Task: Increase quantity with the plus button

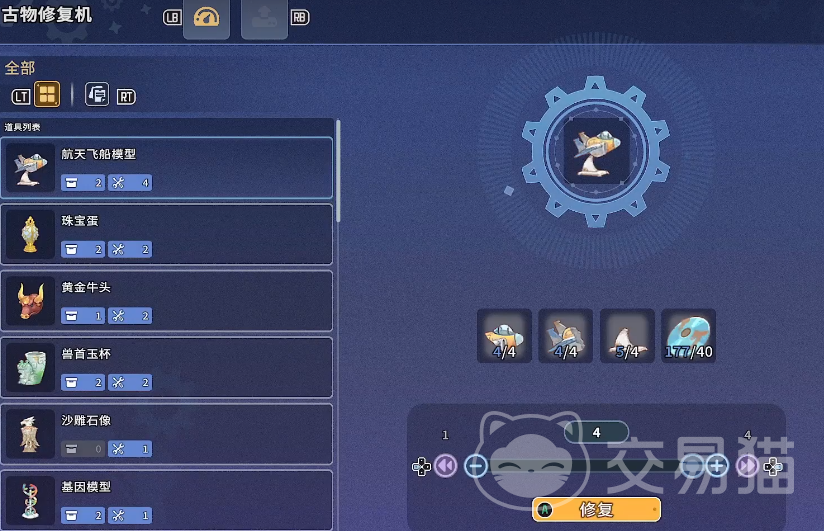Action: 717,465
